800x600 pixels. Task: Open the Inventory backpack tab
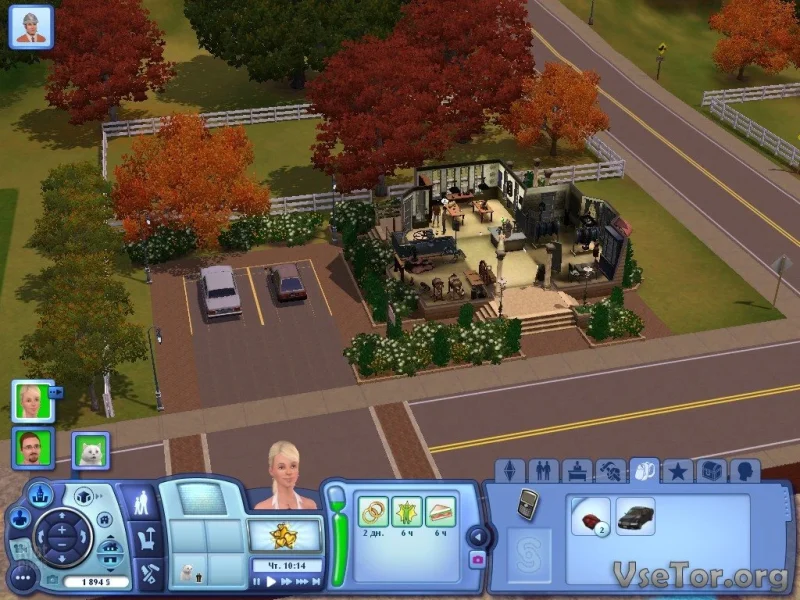646,471
